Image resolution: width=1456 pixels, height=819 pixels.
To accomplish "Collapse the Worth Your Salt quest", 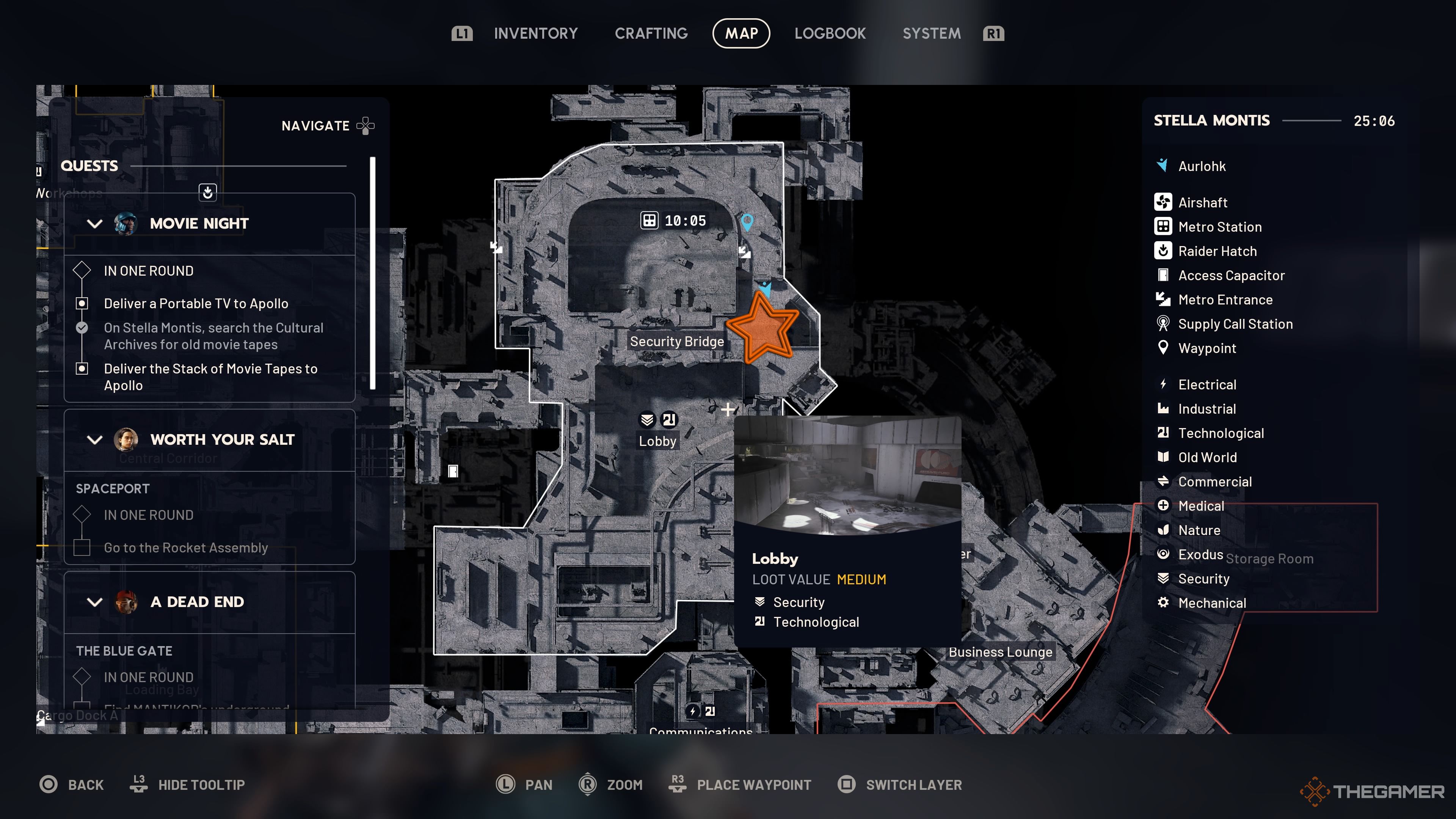I will [x=95, y=440].
